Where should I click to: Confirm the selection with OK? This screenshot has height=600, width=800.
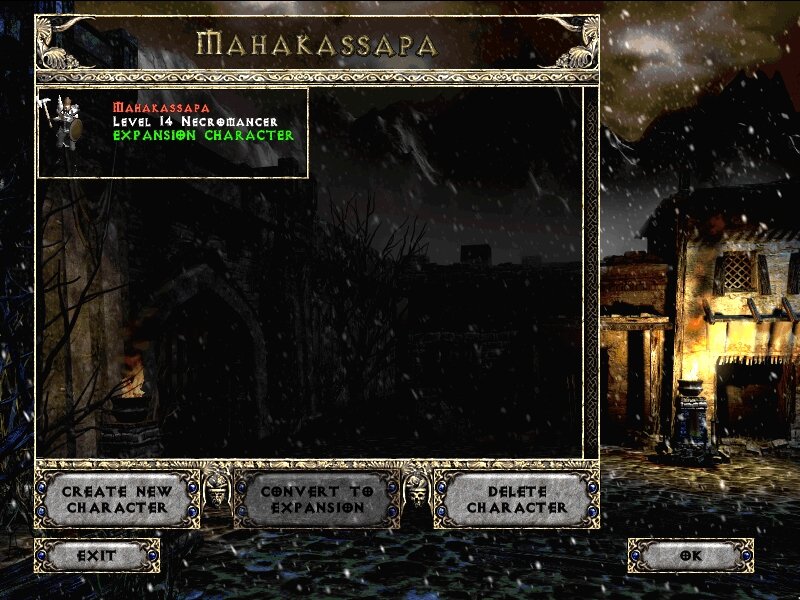coord(690,555)
